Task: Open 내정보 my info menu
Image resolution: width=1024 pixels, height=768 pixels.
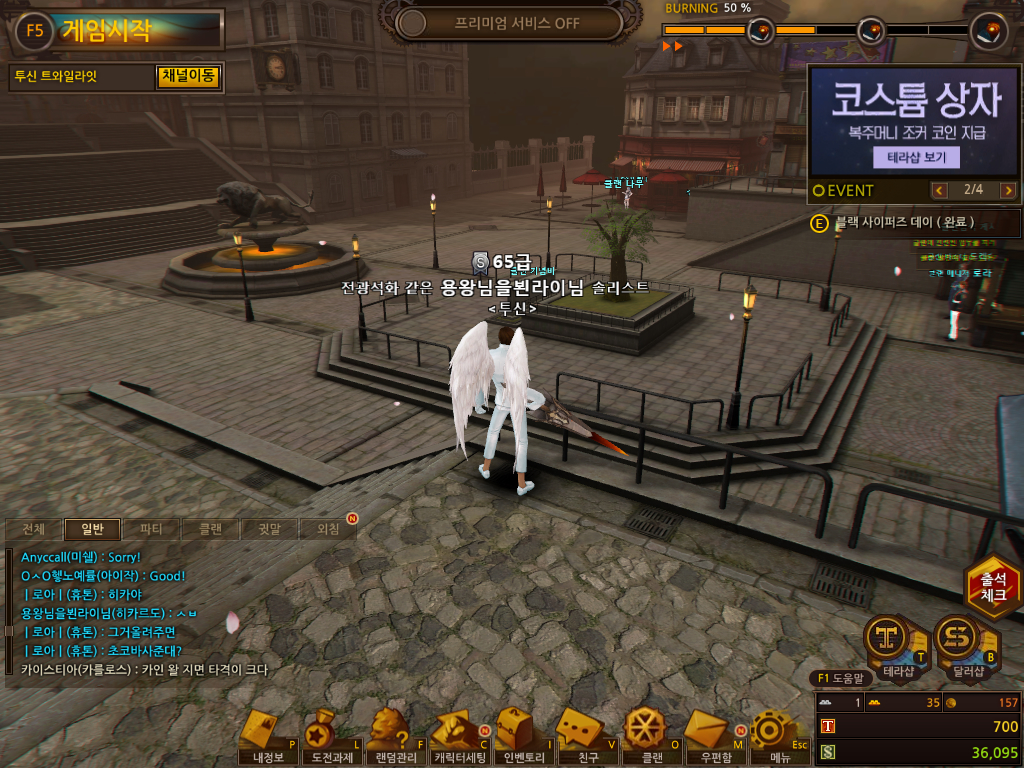Action: 268,738
